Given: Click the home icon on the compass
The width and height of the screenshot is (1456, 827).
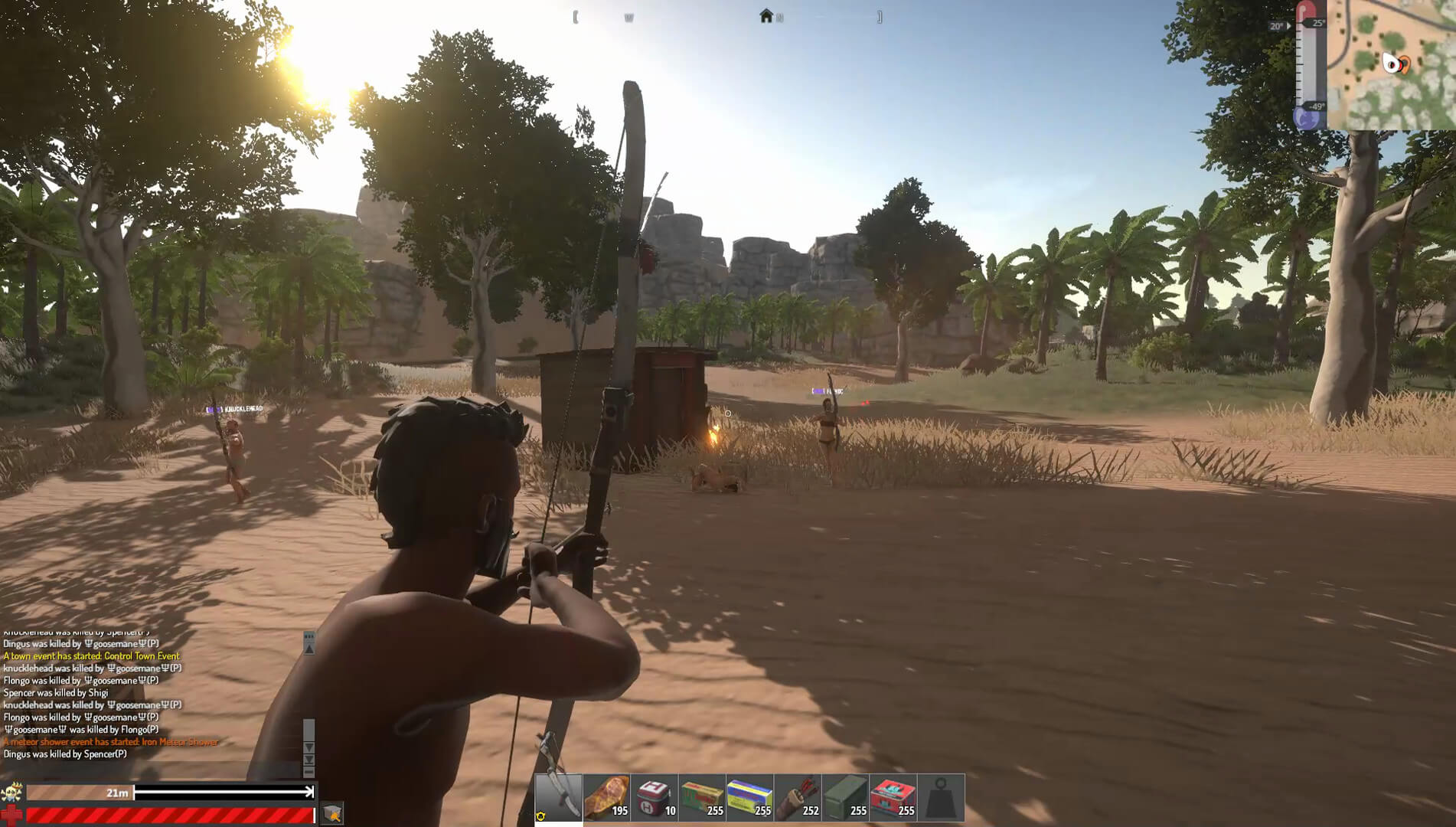Looking at the screenshot, I should [x=766, y=16].
